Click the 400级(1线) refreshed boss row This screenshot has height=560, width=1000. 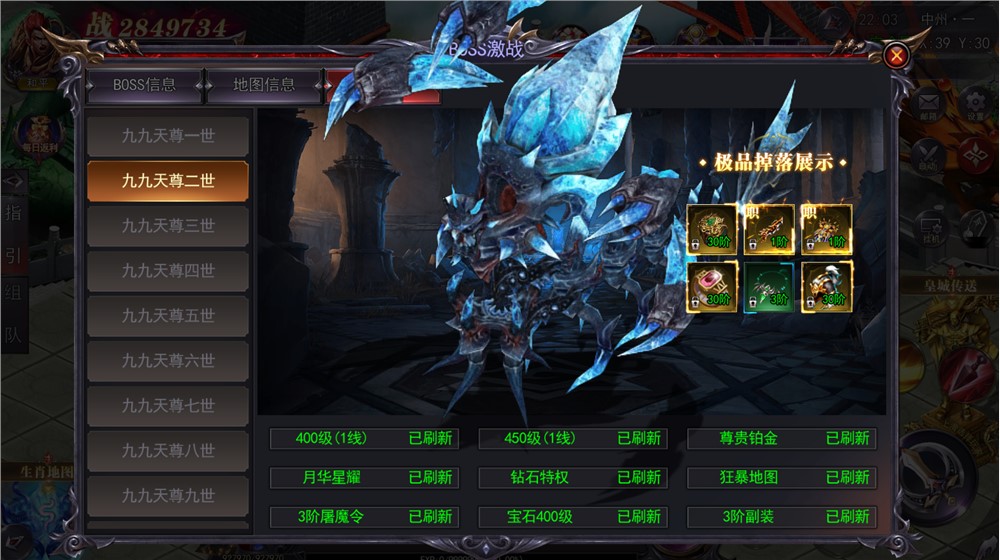pyautogui.click(x=364, y=438)
